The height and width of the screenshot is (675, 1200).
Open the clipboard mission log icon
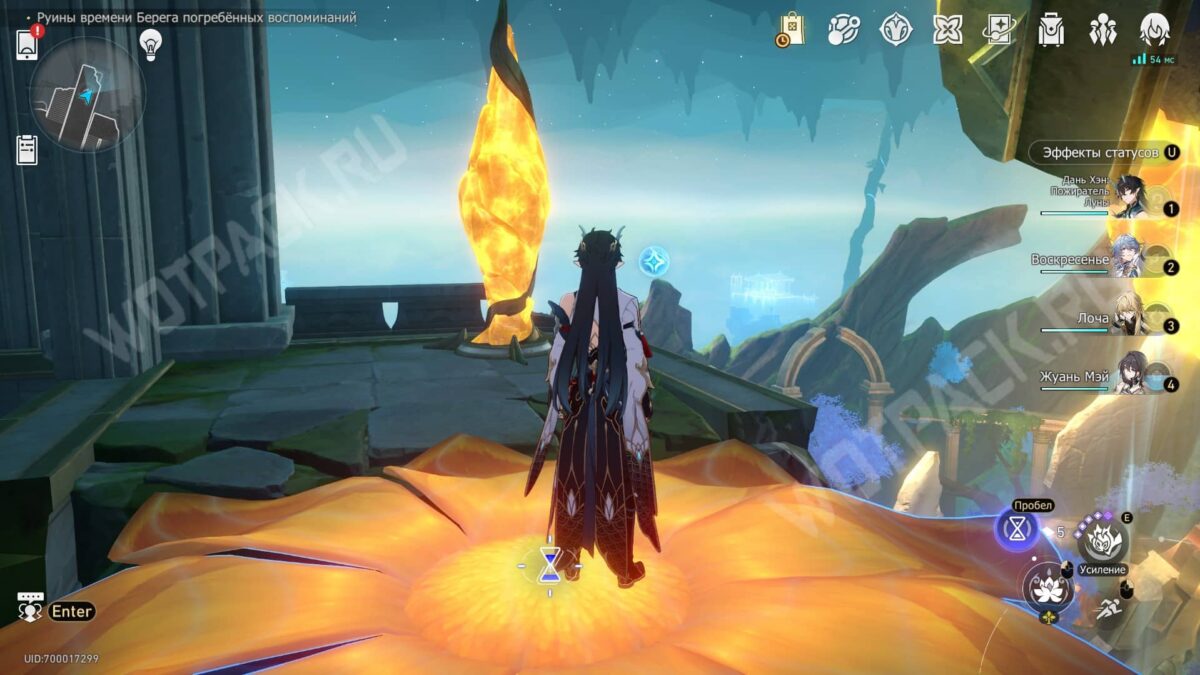[x=27, y=150]
